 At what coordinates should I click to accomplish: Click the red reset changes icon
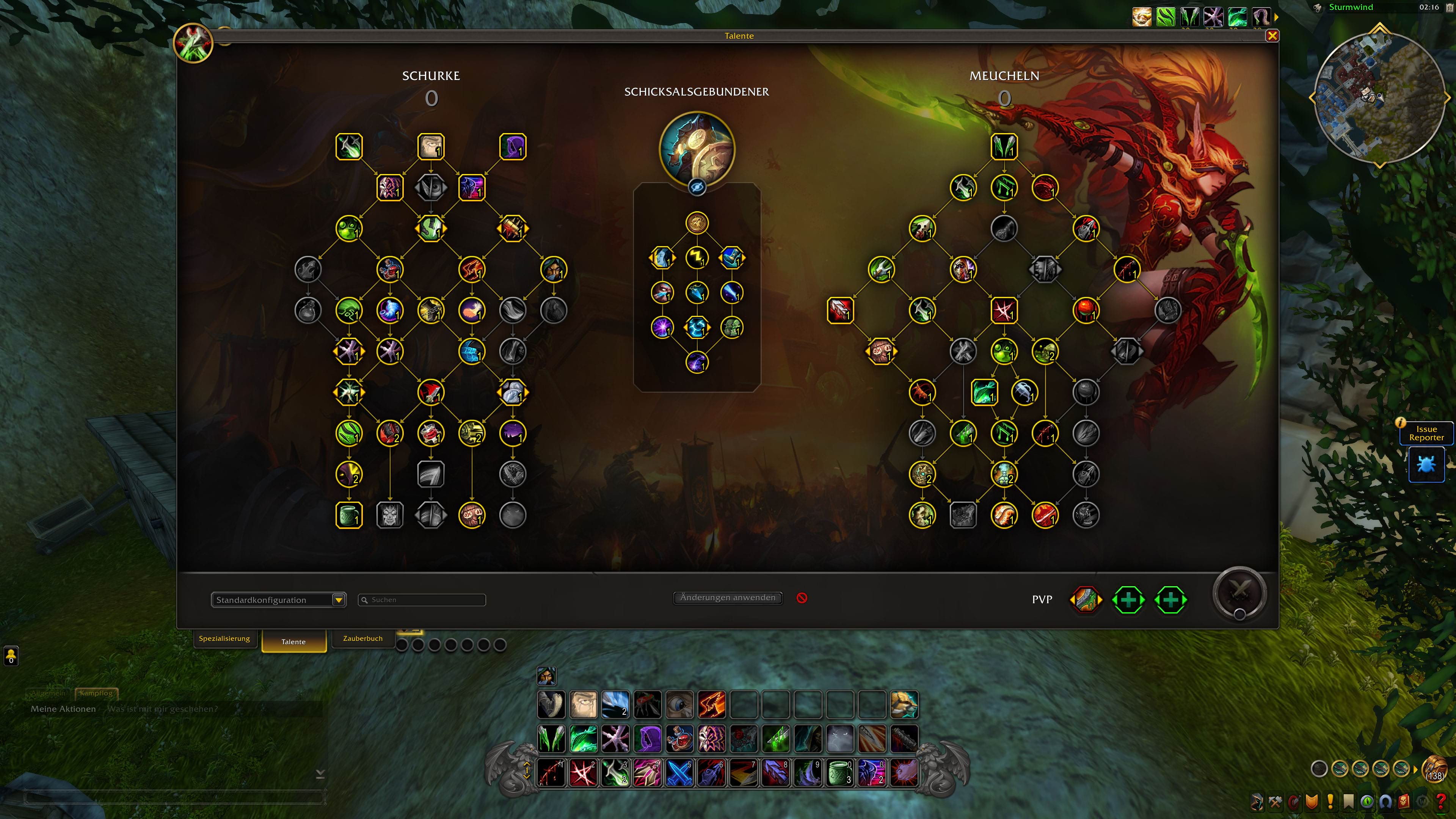point(802,598)
